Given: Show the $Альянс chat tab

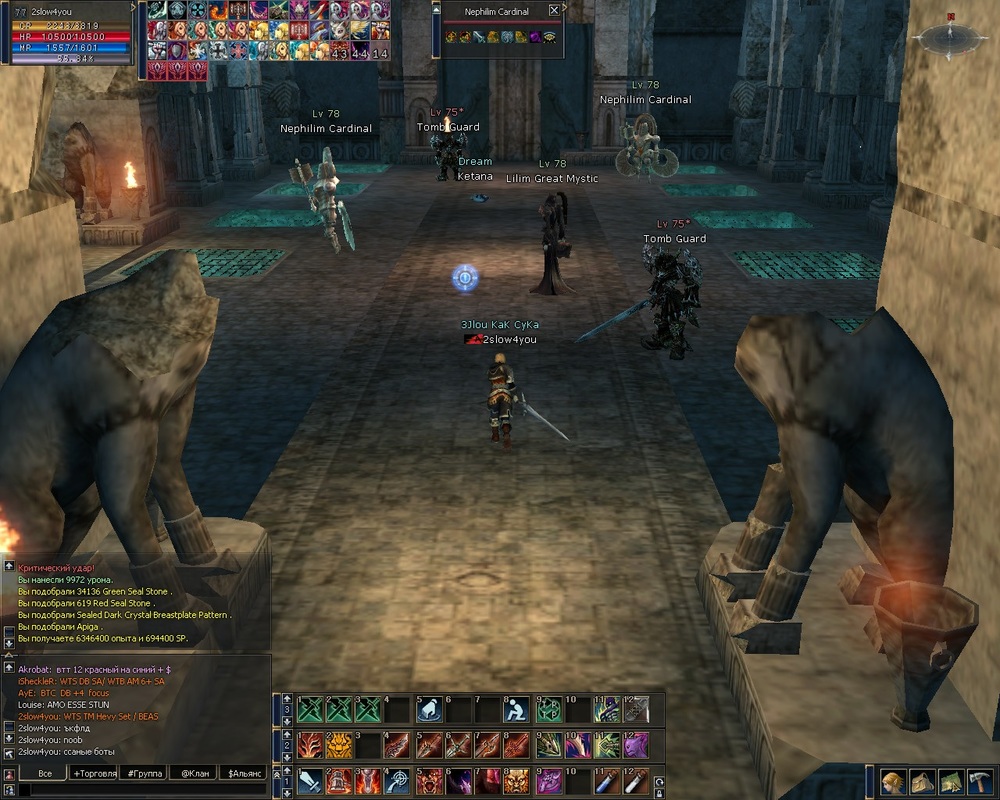Looking at the screenshot, I should tap(243, 773).
